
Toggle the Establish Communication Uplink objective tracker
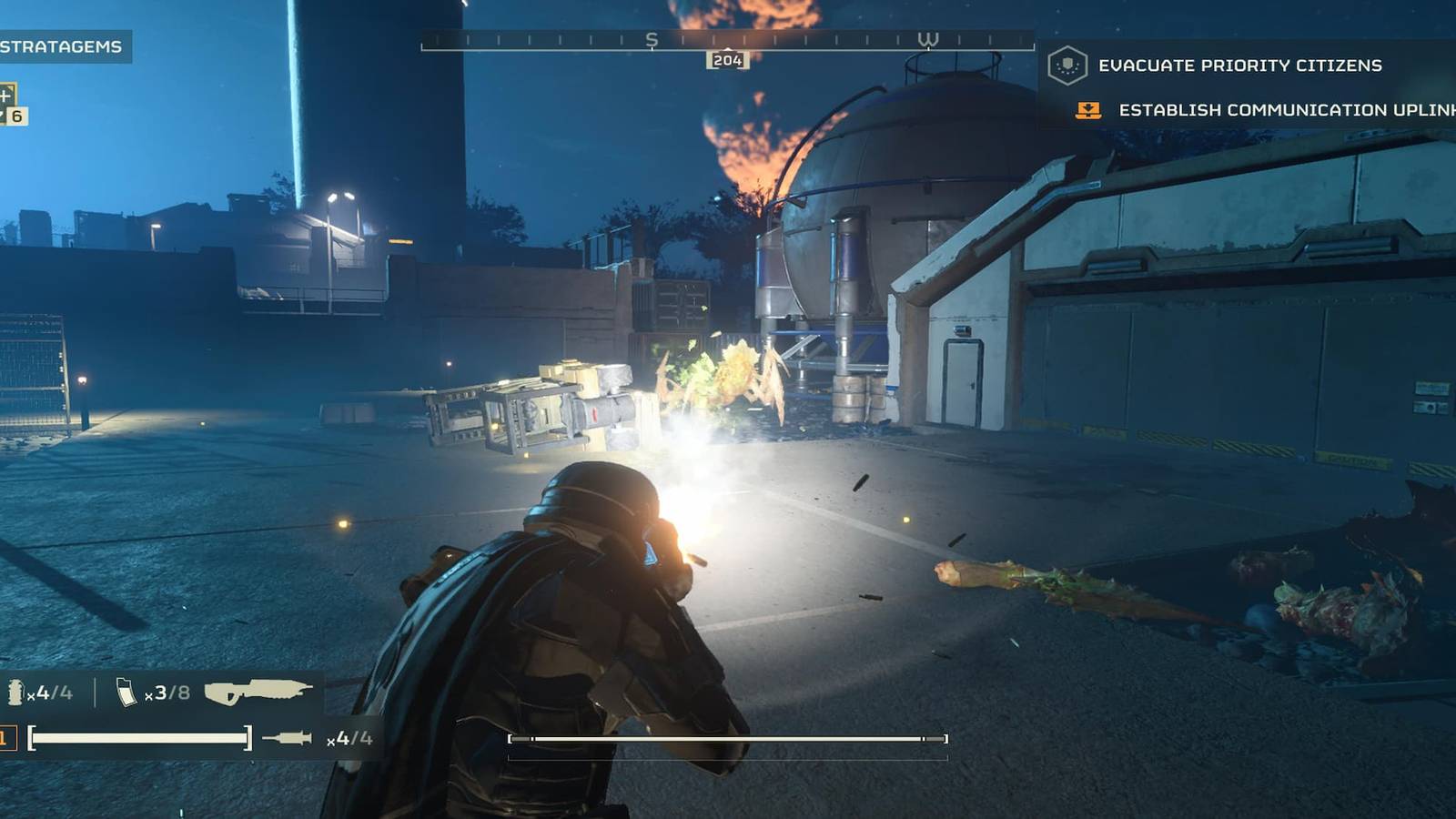[x=1274, y=112]
